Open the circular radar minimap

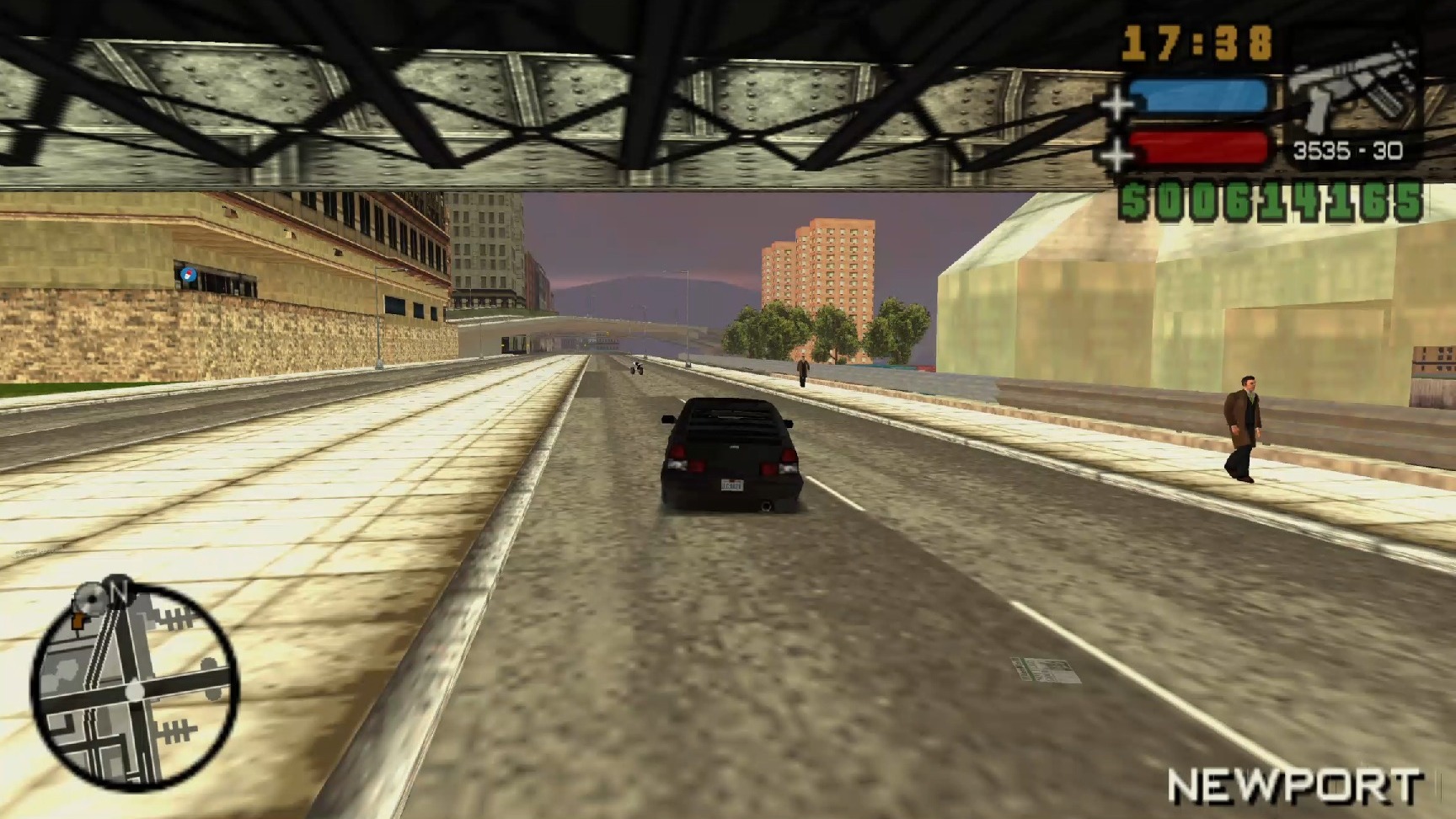point(135,687)
